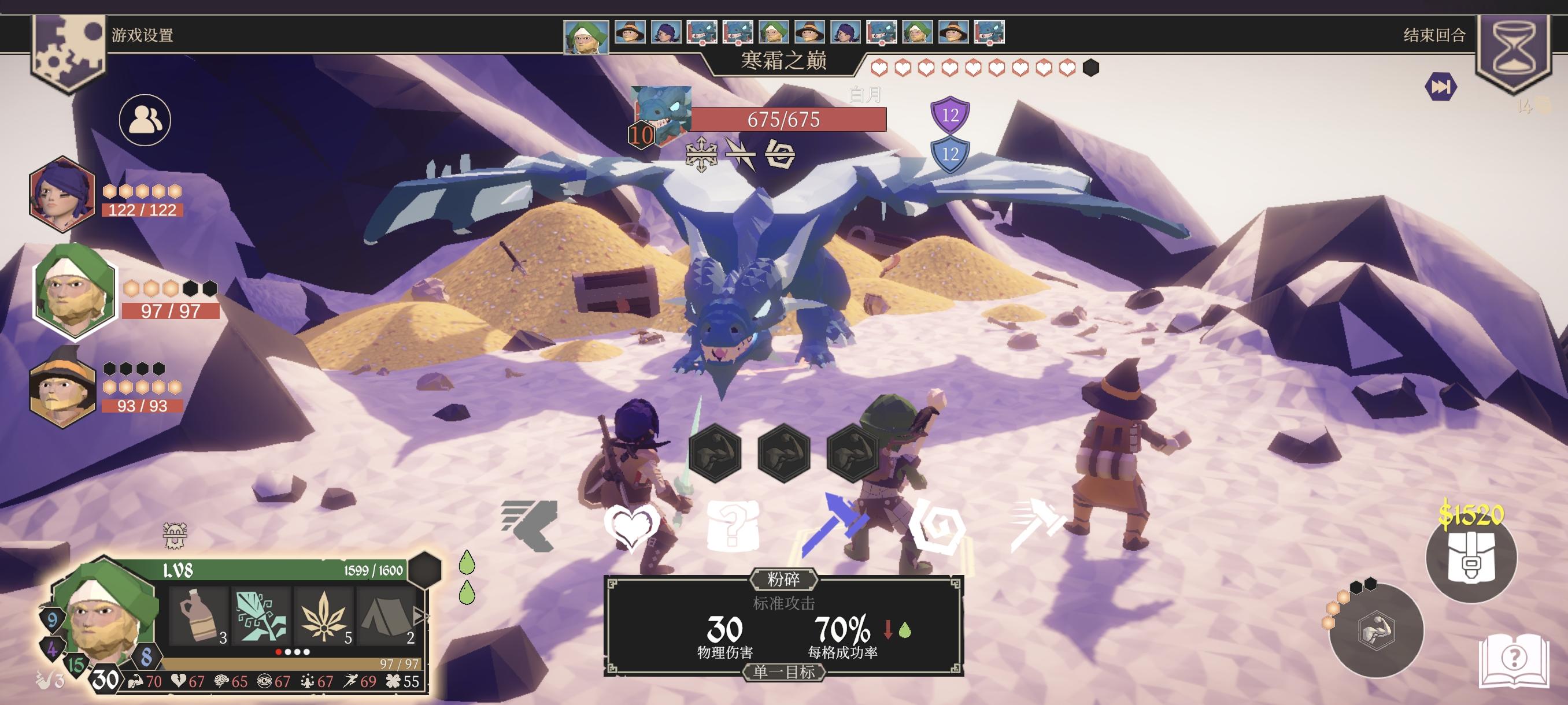The width and height of the screenshot is (1568, 705).
Task: Open the 游戏设置 gear menu
Action: pos(68,50)
